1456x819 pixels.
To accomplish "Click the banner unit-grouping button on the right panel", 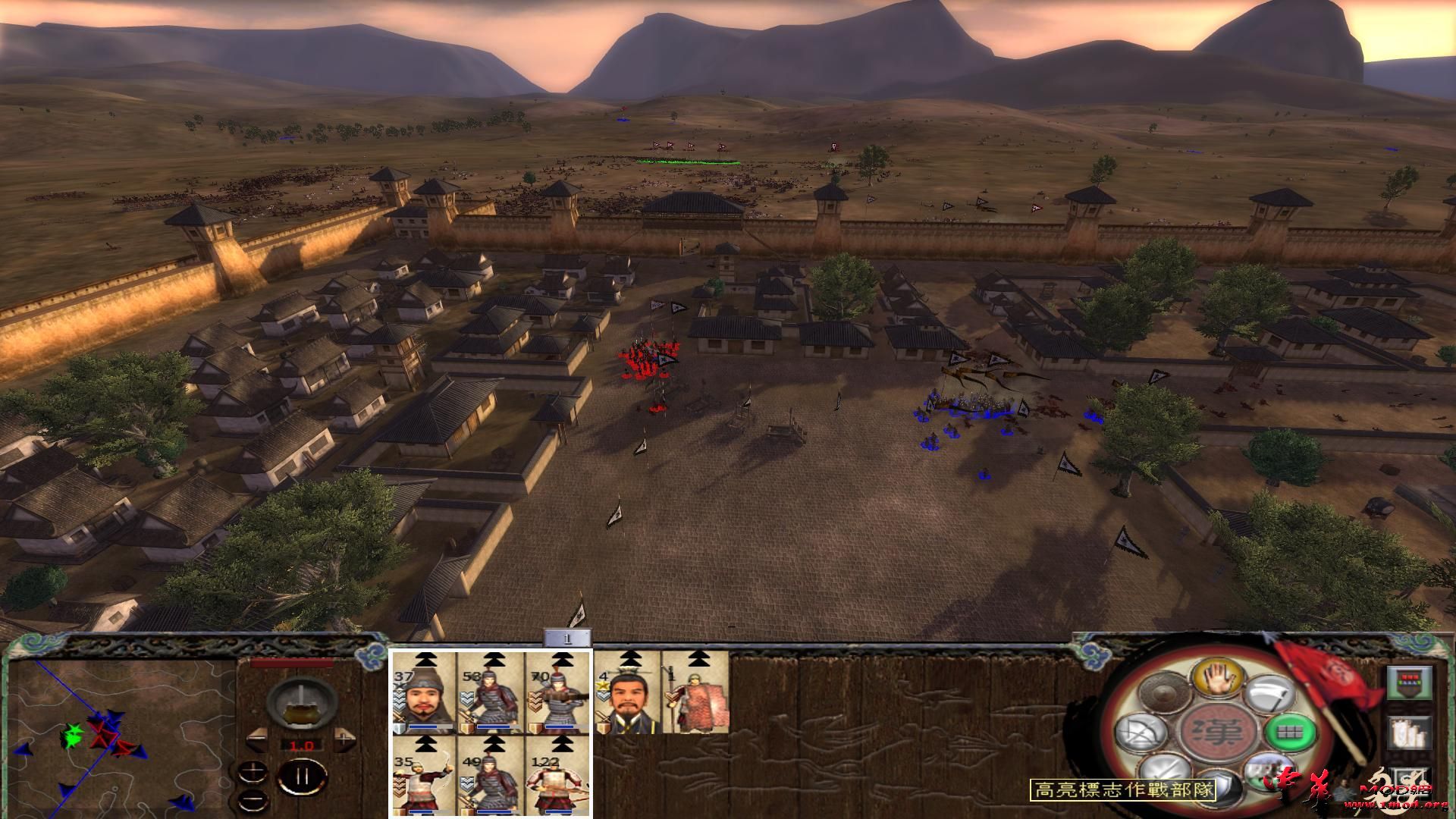I will (x=1410, y=683).
